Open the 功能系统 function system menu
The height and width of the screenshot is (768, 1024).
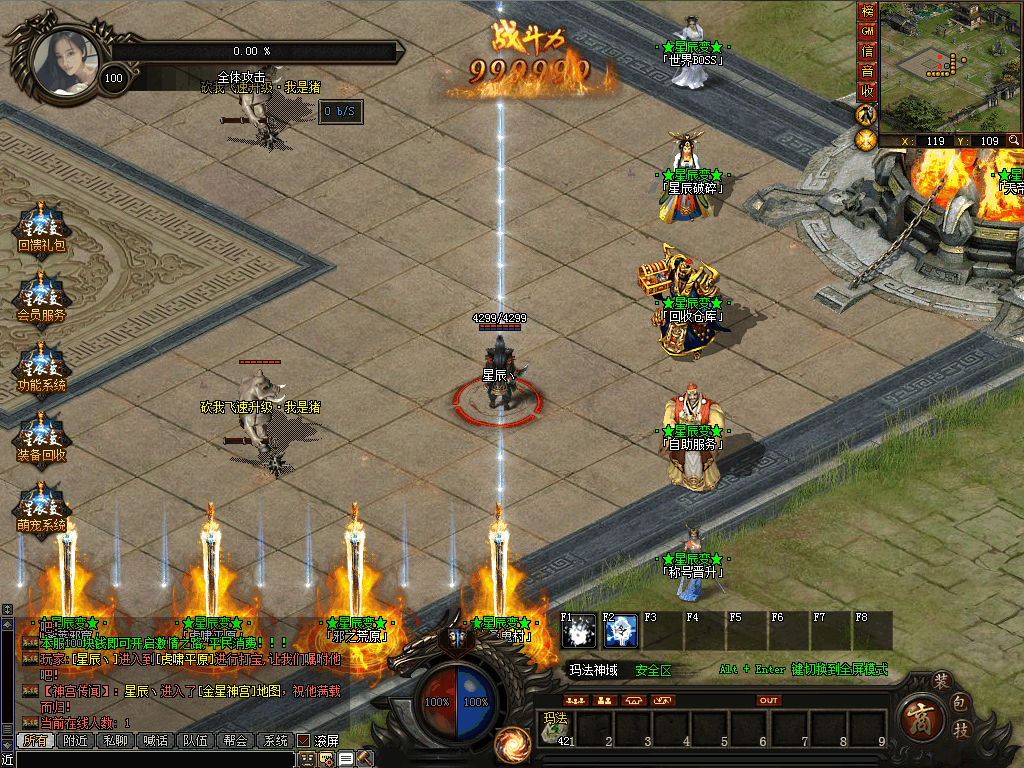[x=41, y=366]
